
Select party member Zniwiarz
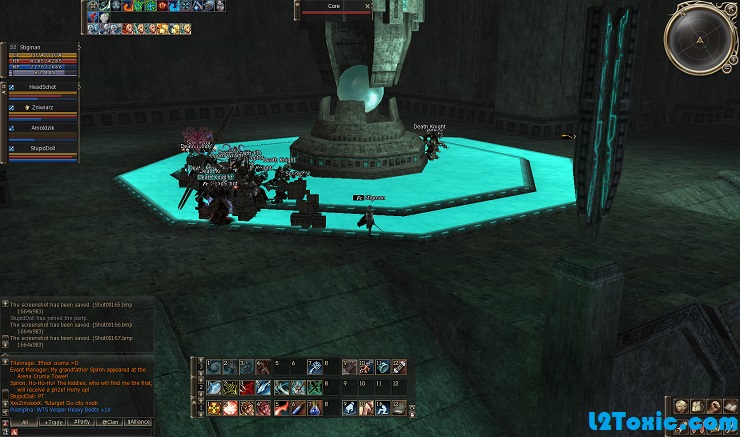tap(43, 106)
